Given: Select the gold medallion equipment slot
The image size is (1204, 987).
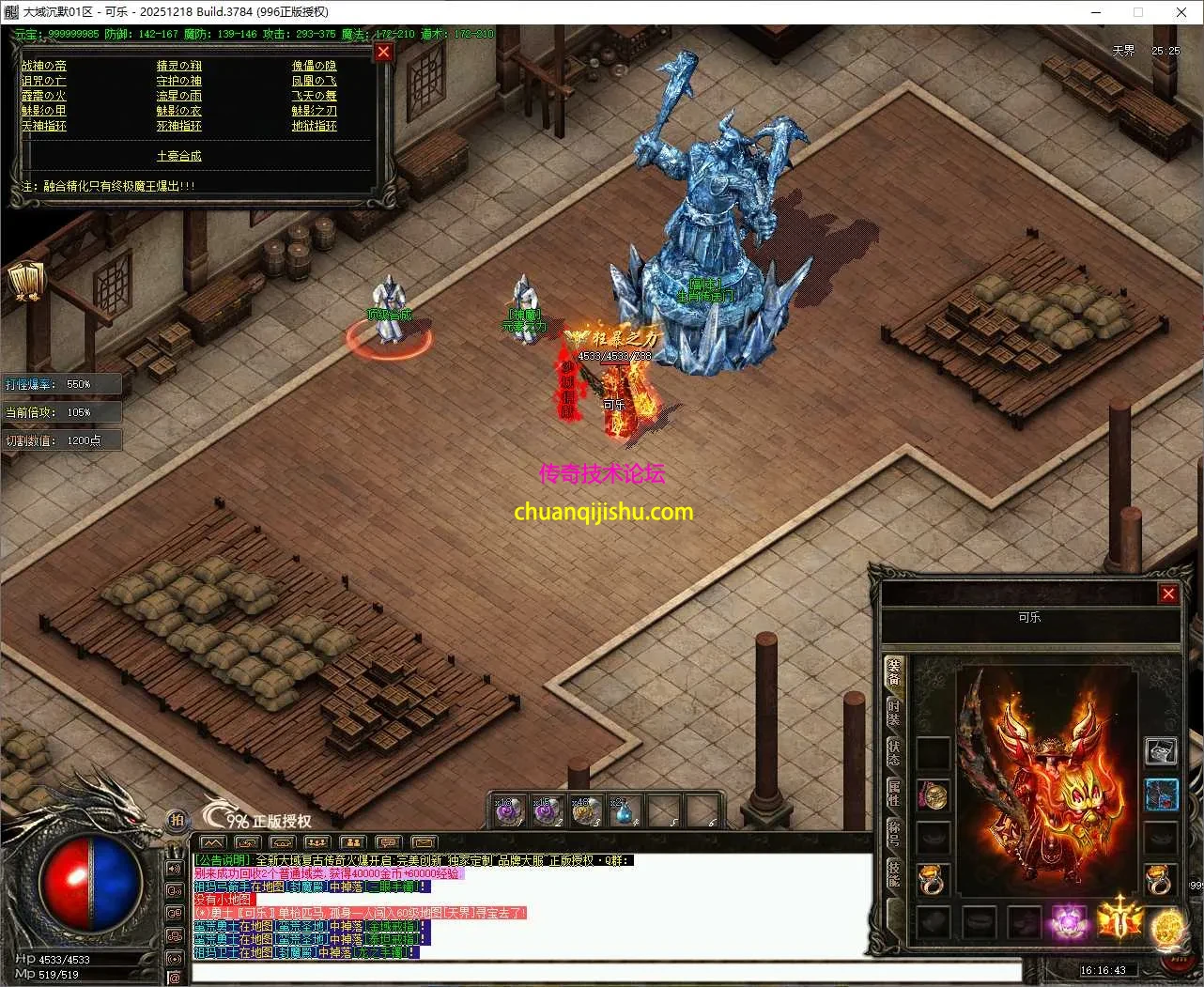Looking at the screenshot, I should tap(1167, 928).
